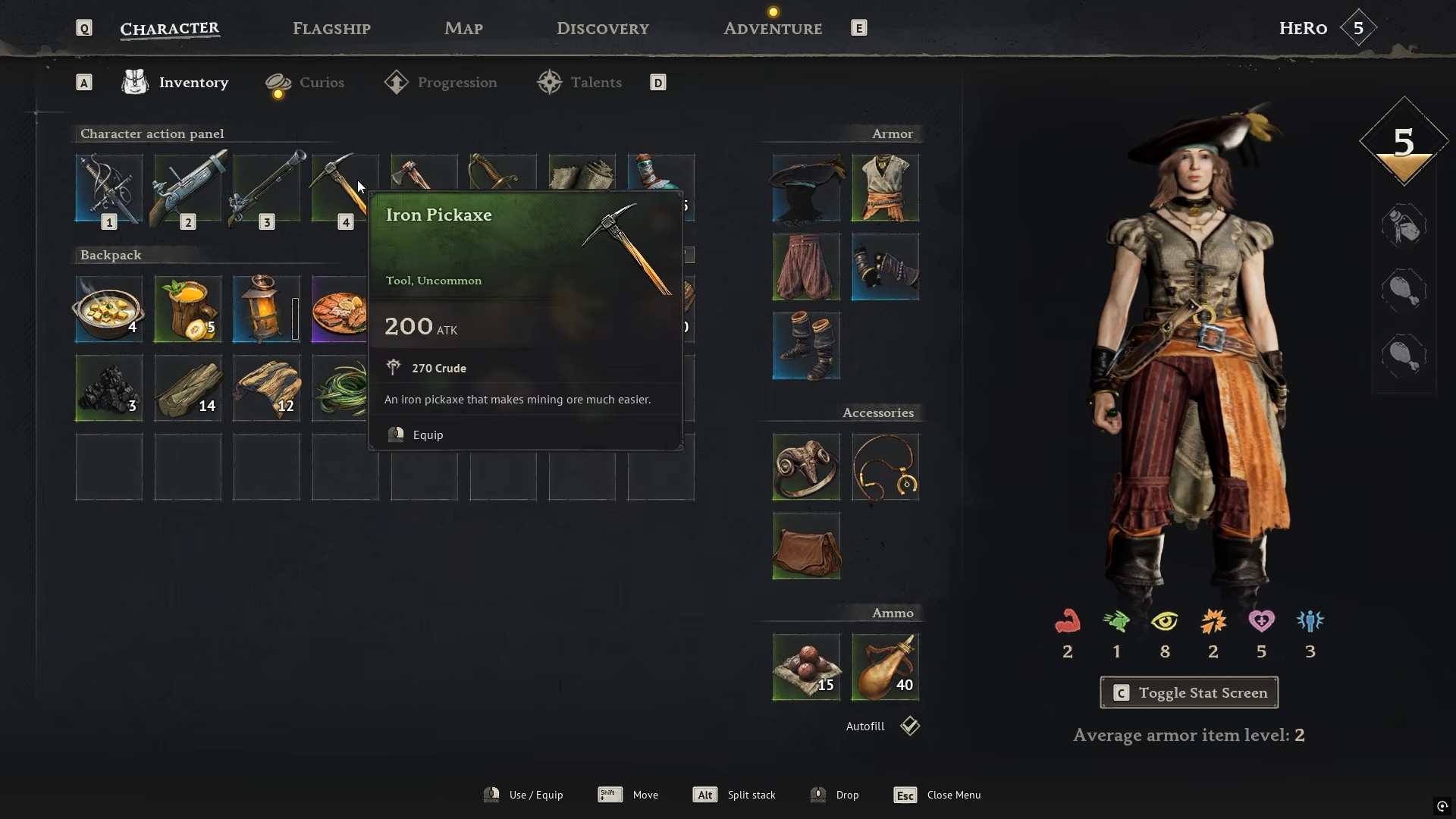Screen dimensions: 1456x819
Task: Choose the musket in action slot 3
Action: coord(266,188)
